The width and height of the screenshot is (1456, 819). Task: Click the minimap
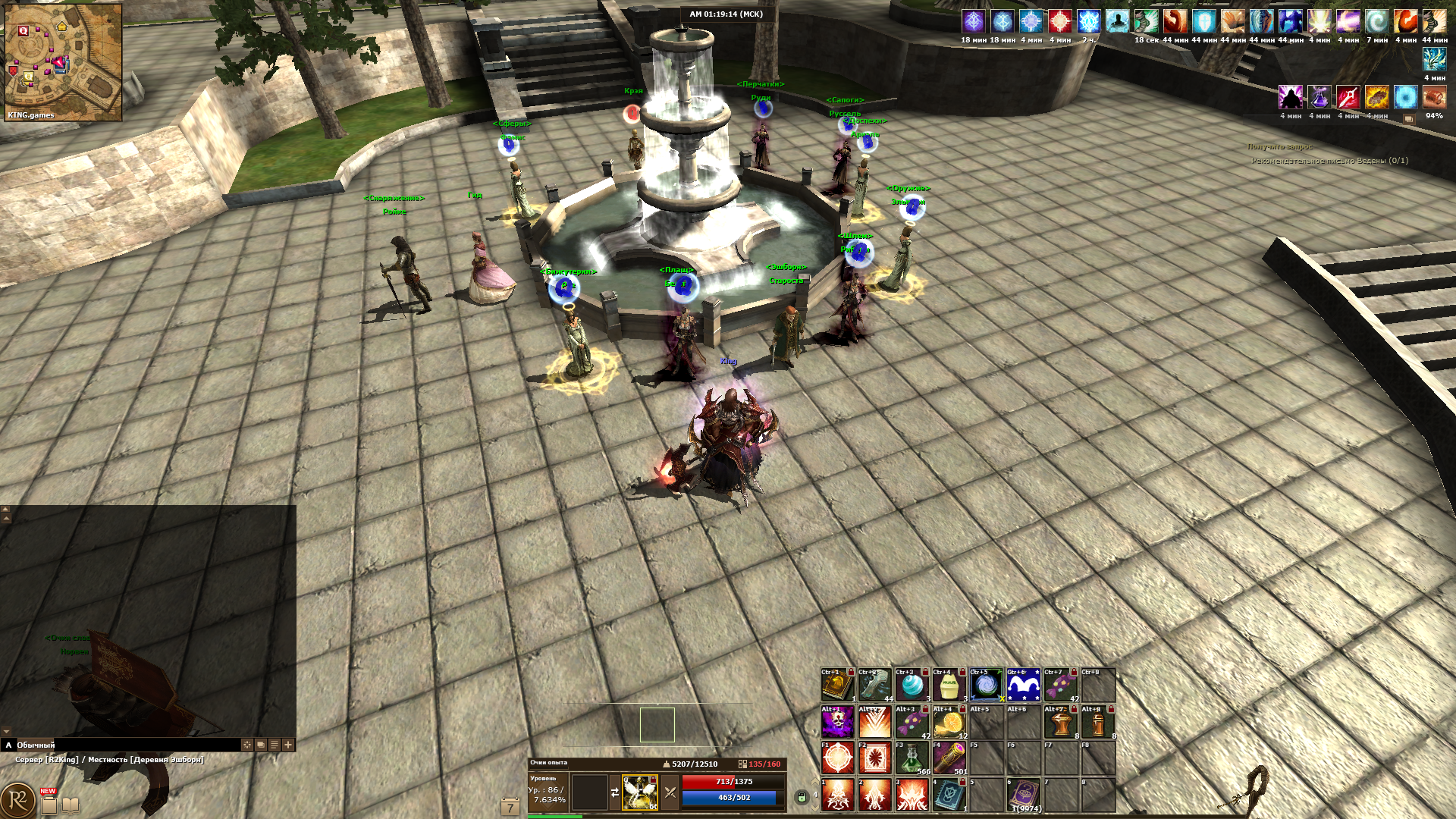tap(63, 62)
